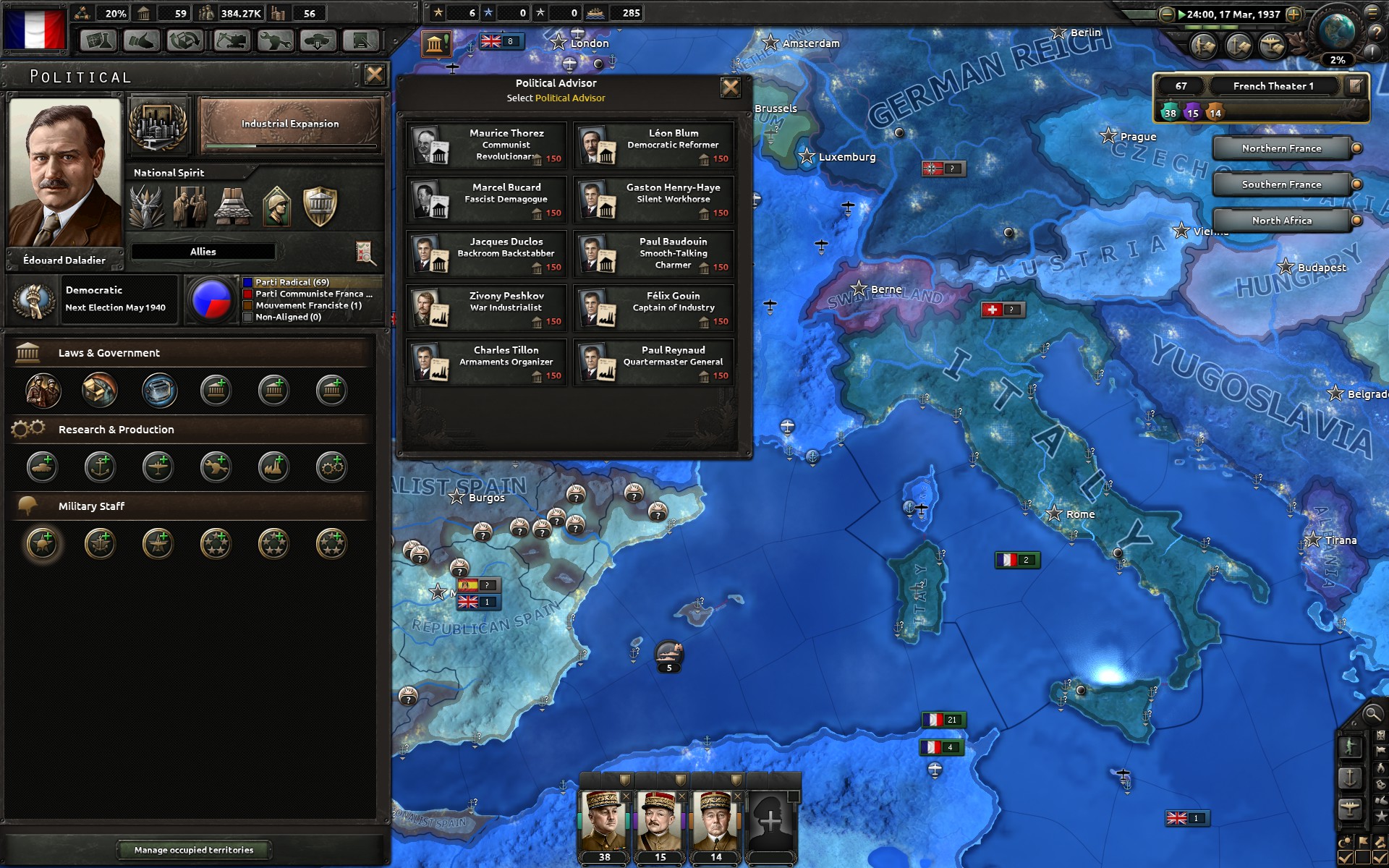Decrease game speed with minus button
The image size is (1389, 868).
pyautogui.click(x=1166, y=14)
